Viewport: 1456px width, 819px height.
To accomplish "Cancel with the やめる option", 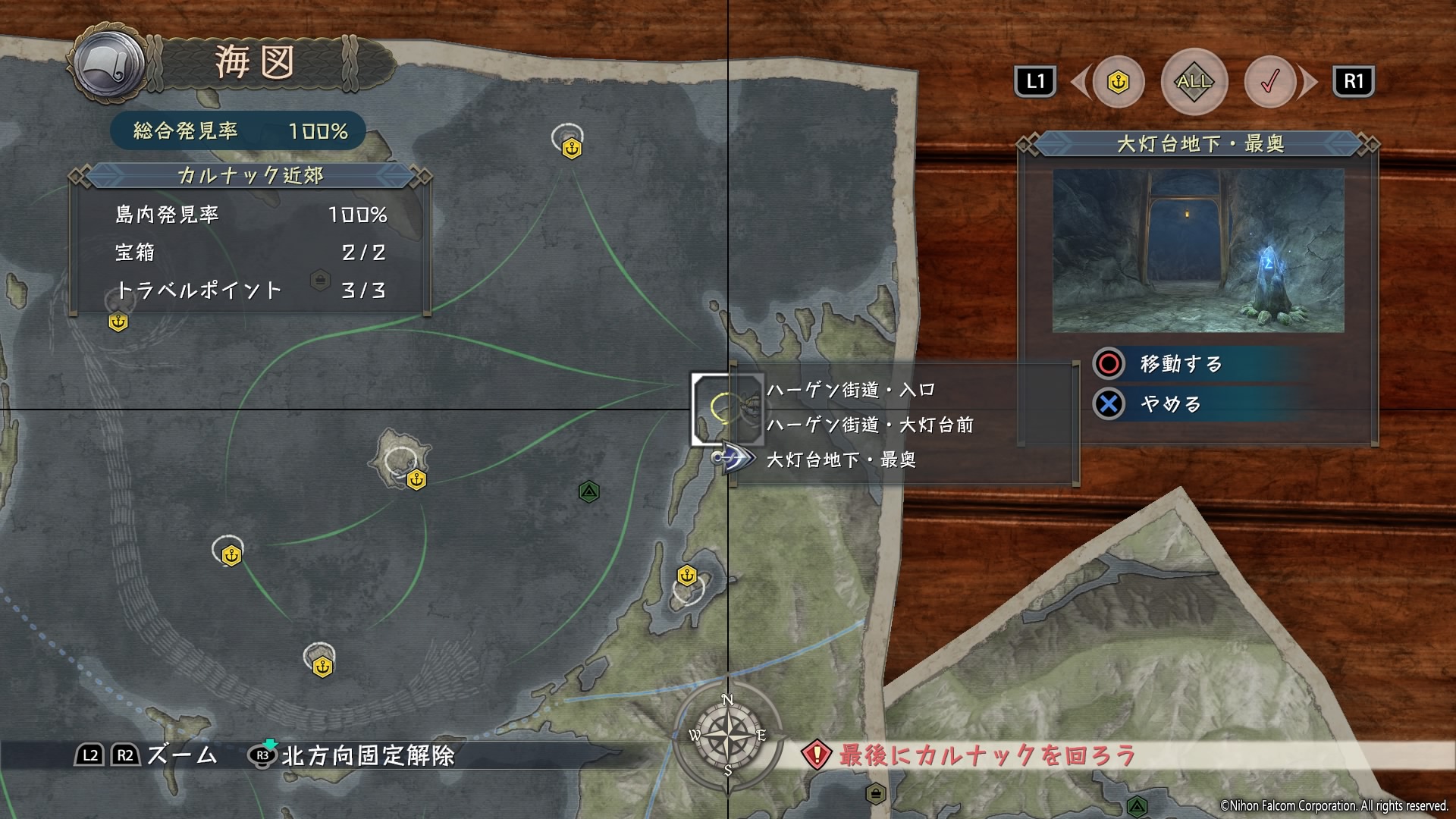I will tap(1170, 404).
